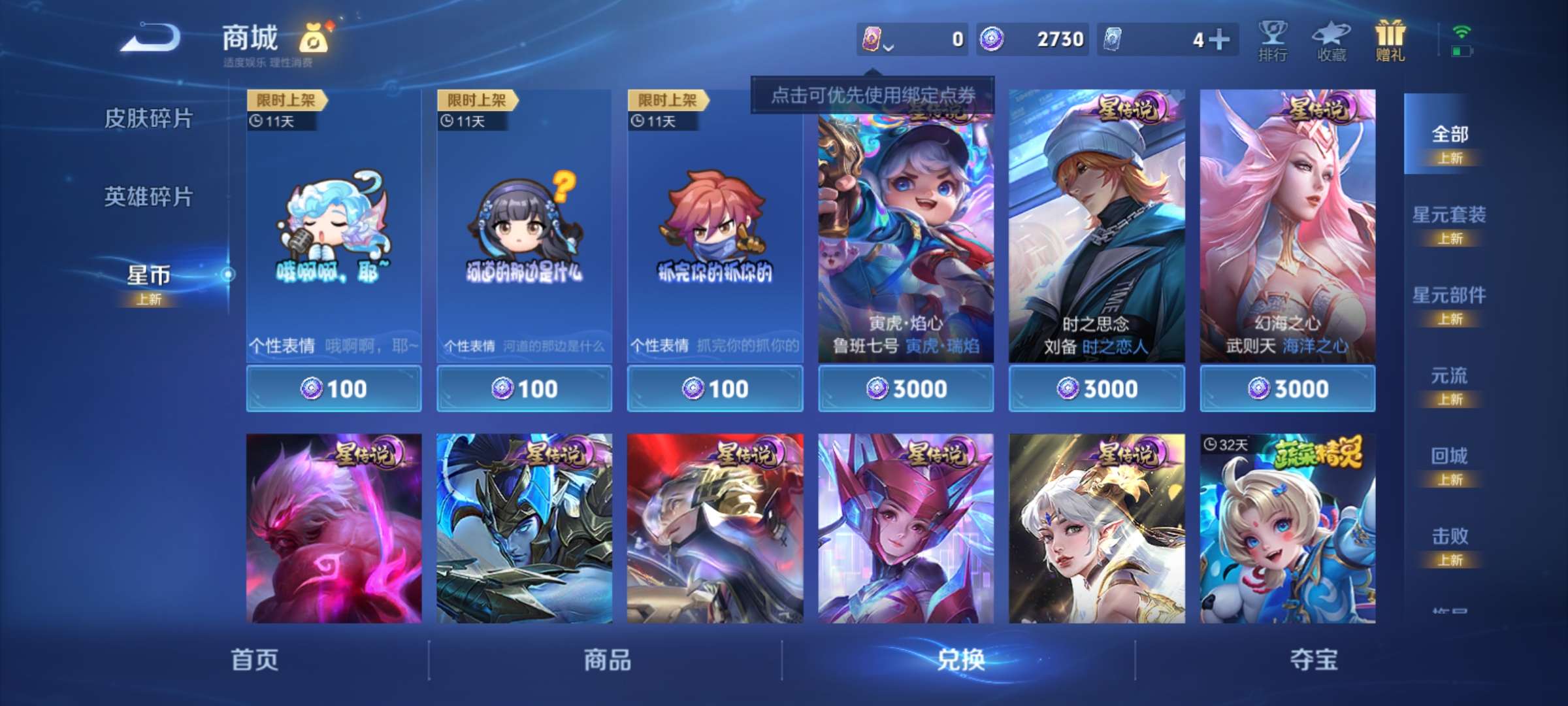Click the money bag icon beside 商城
The width and height of the screenshot is (1568, 706).
pyautogui.click(x=312, y=38)
